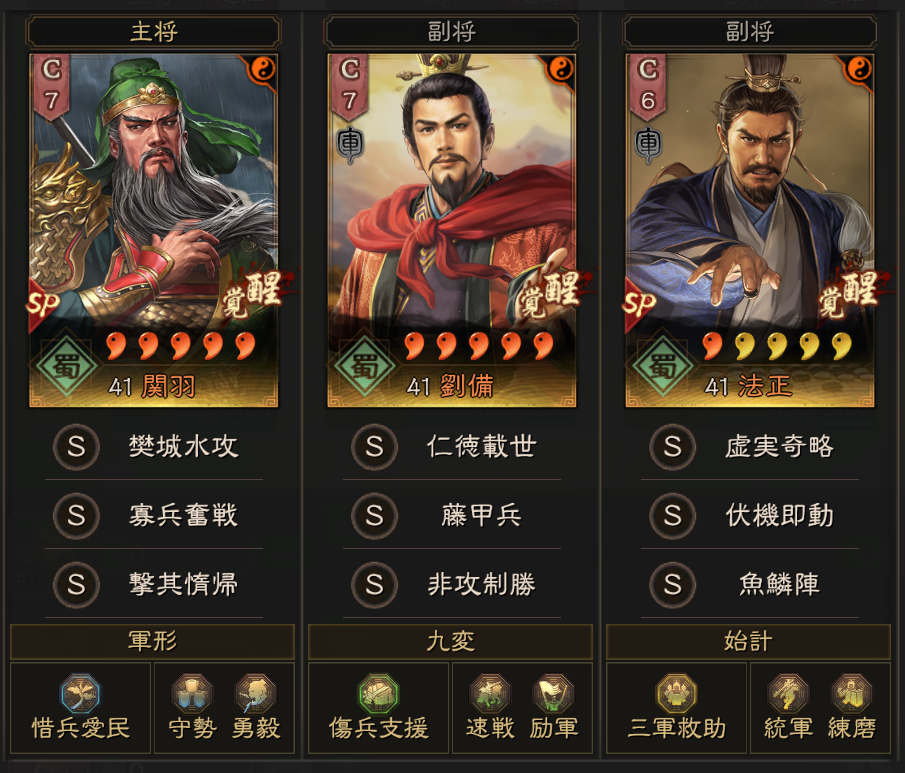This screenshot has height=773, width=905.
Task: Open the 傷兵支援 trait
Action: (378, 694)
